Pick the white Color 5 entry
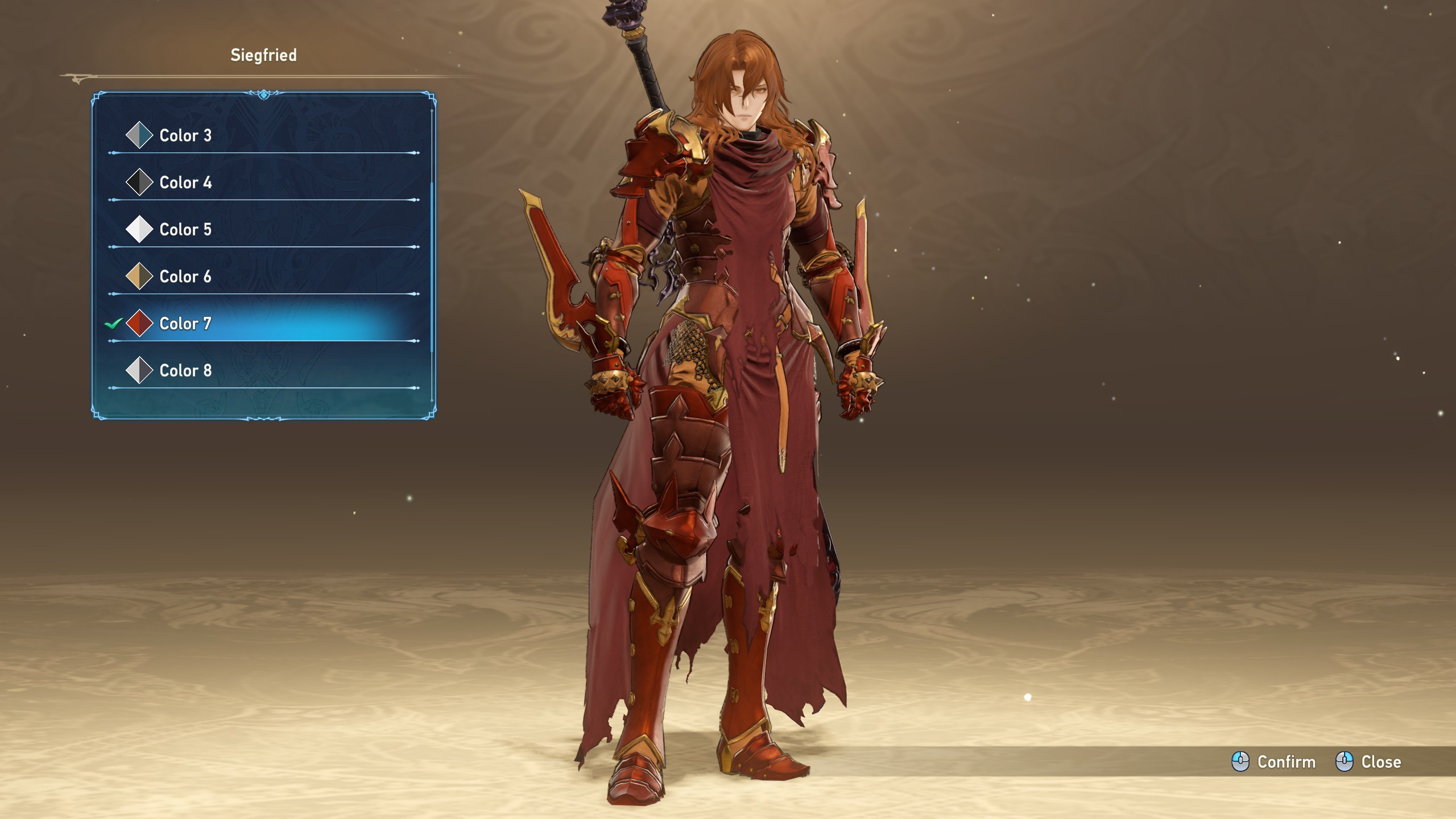This screenshot has width=1456, height=819. 185,230
